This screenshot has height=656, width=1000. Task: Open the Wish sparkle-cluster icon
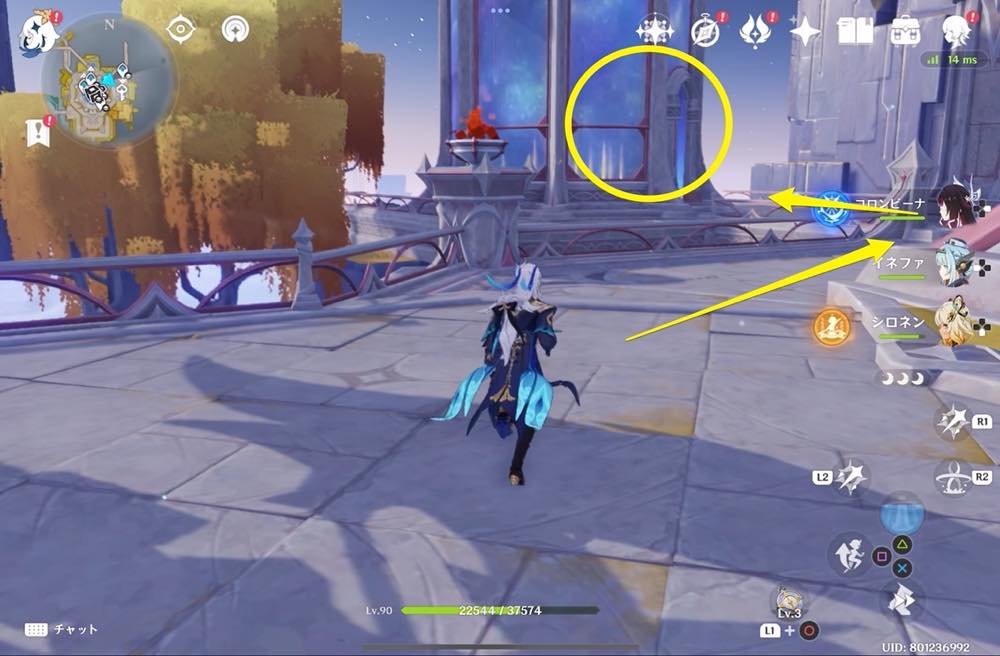point(655,31)
